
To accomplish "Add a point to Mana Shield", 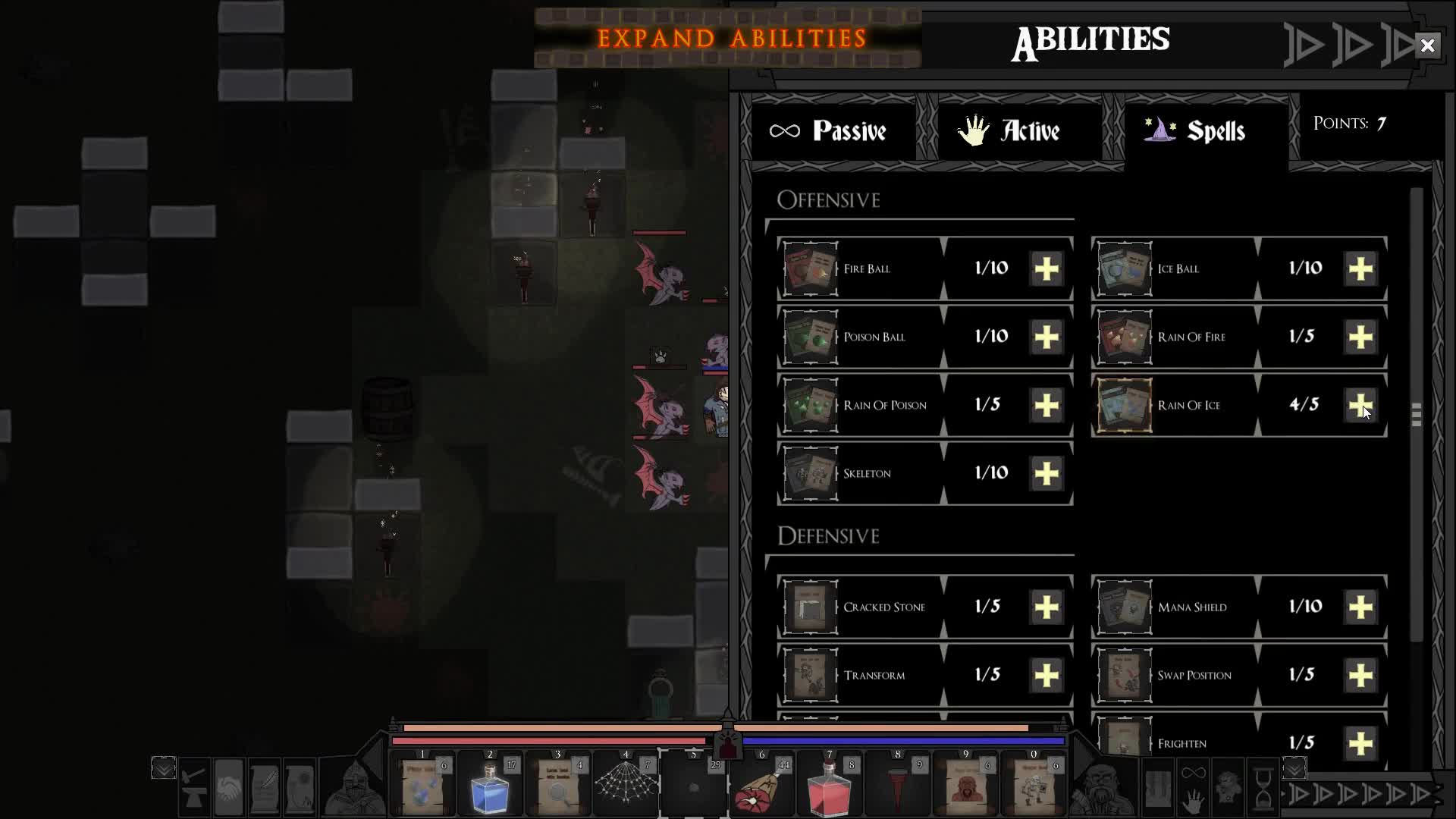I will coord(1361,606).
